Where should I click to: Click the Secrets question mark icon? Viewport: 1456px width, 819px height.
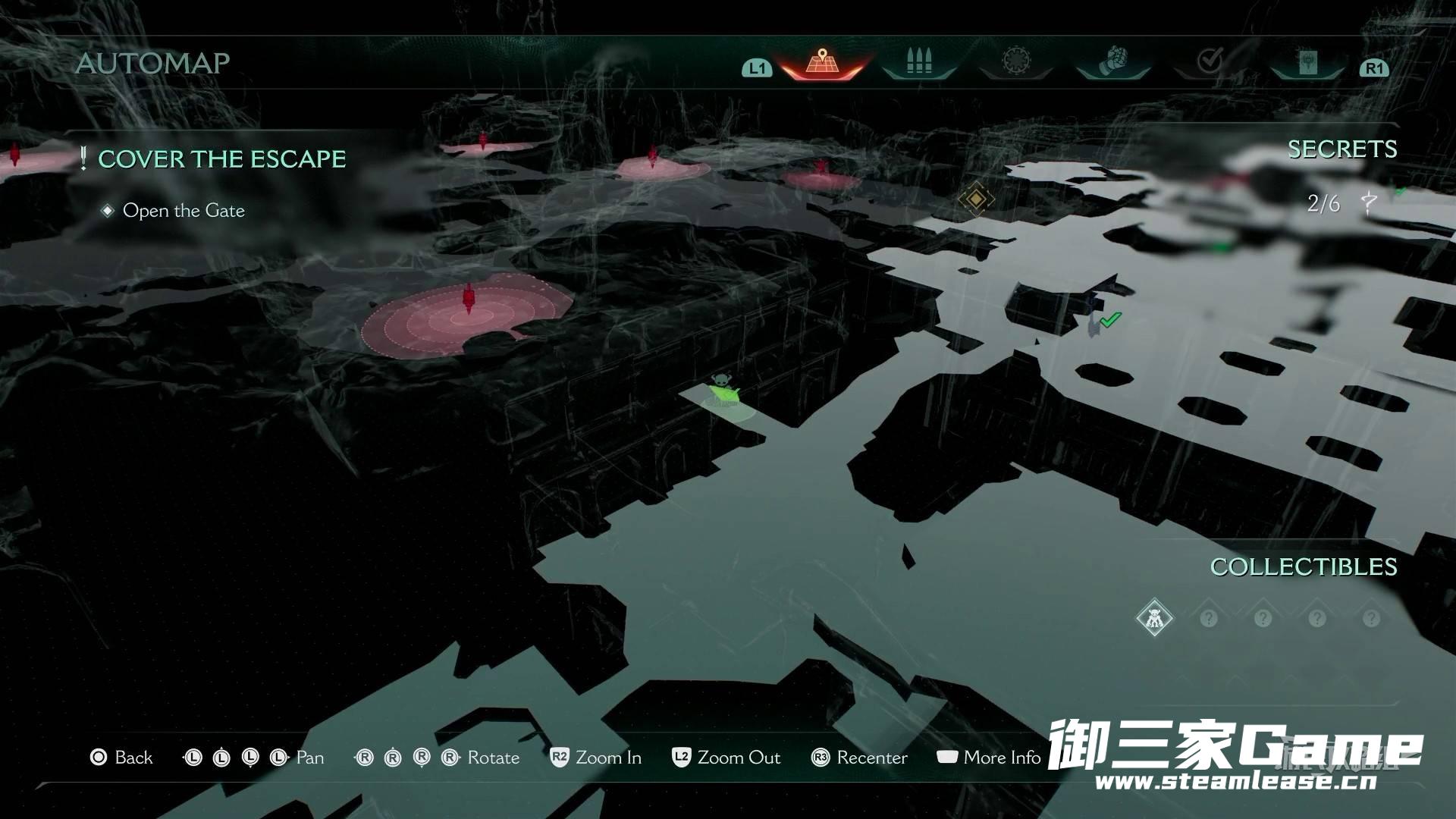1369,203
